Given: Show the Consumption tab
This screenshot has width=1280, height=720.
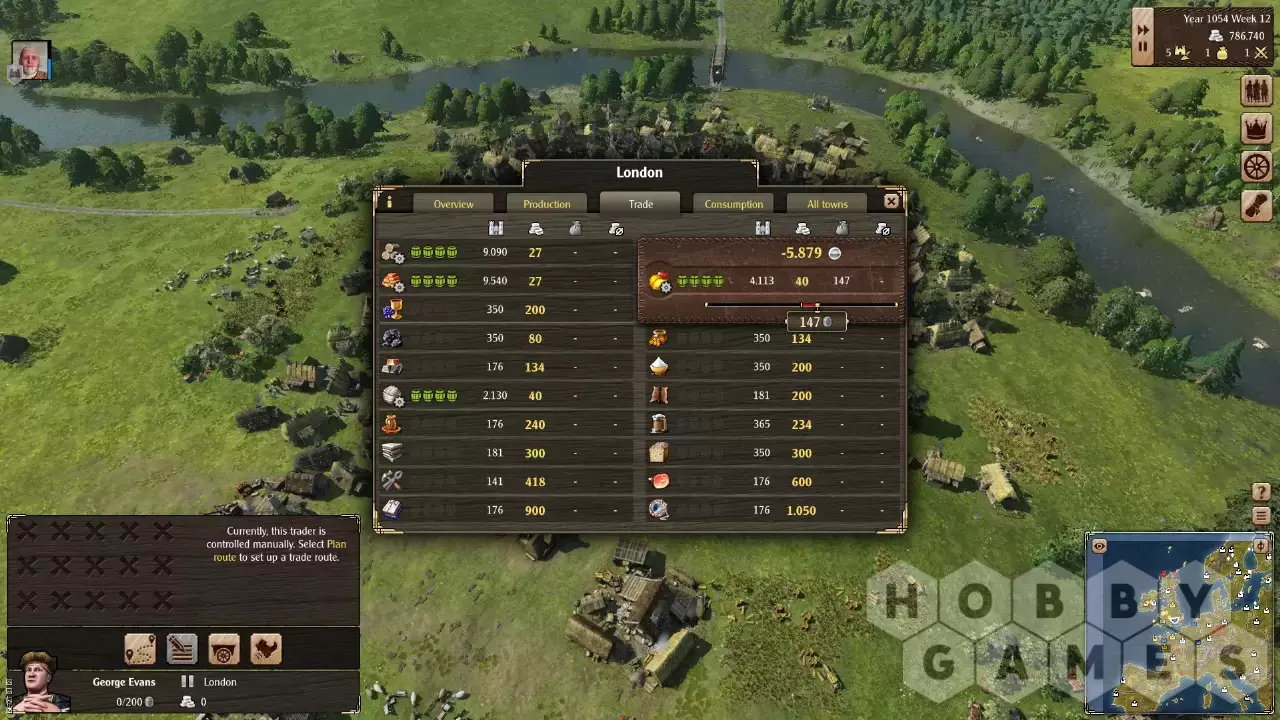Looking at the screenshot, I should coord(733,204).
